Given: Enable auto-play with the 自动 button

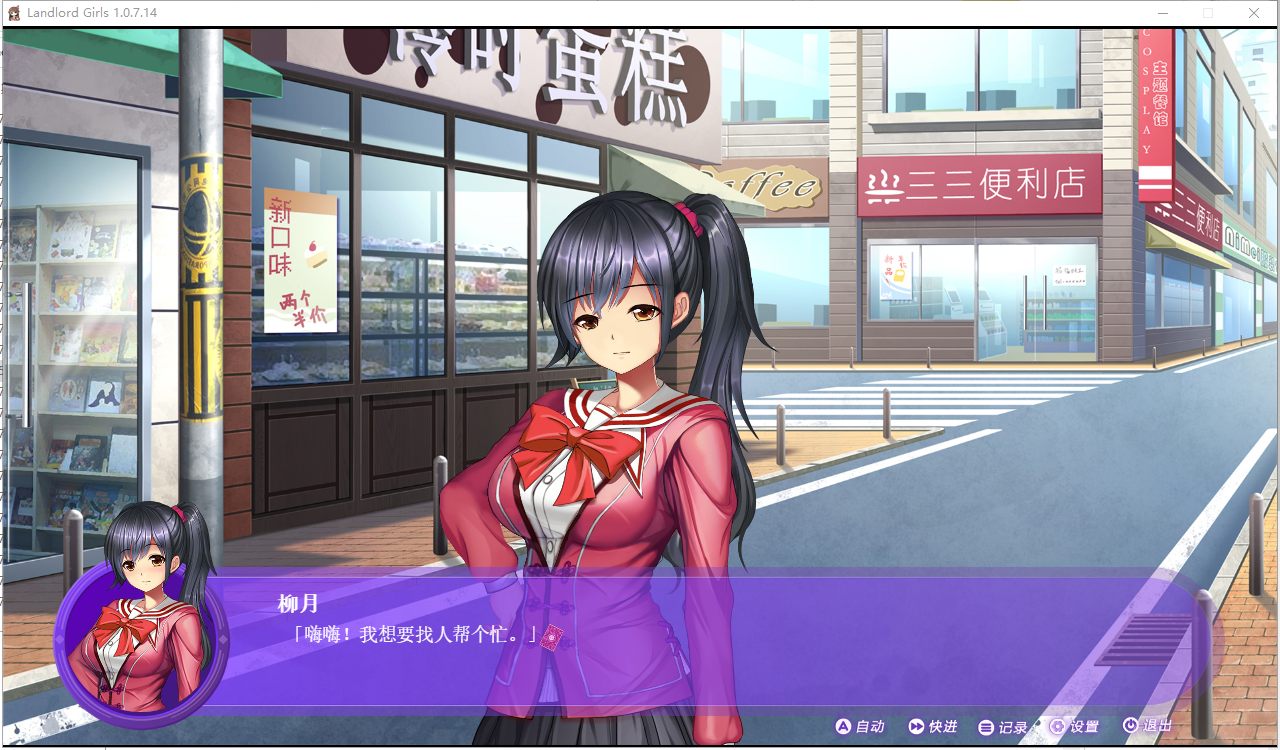Looking at the screenshot, I should (x=860, y=727).
